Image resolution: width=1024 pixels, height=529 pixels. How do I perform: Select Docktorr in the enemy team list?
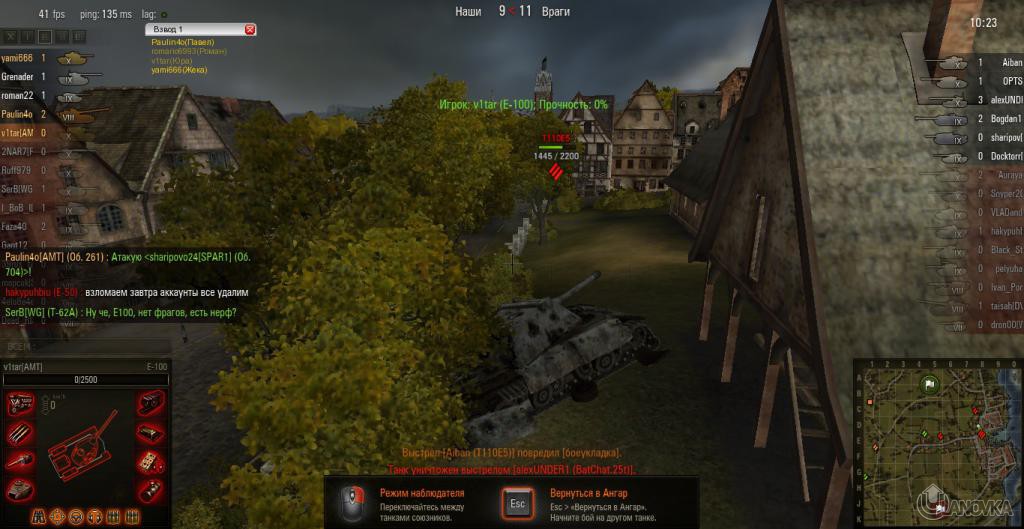(x=1003, y=155)
